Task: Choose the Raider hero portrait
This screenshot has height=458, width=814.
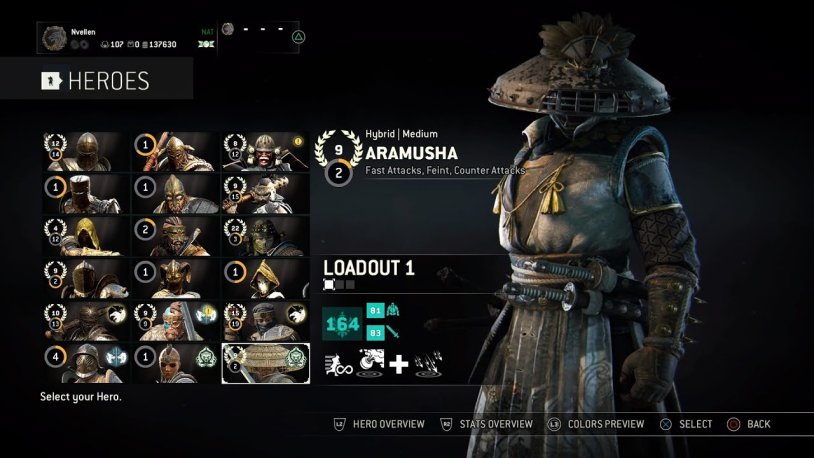Action: pos(176,151)
